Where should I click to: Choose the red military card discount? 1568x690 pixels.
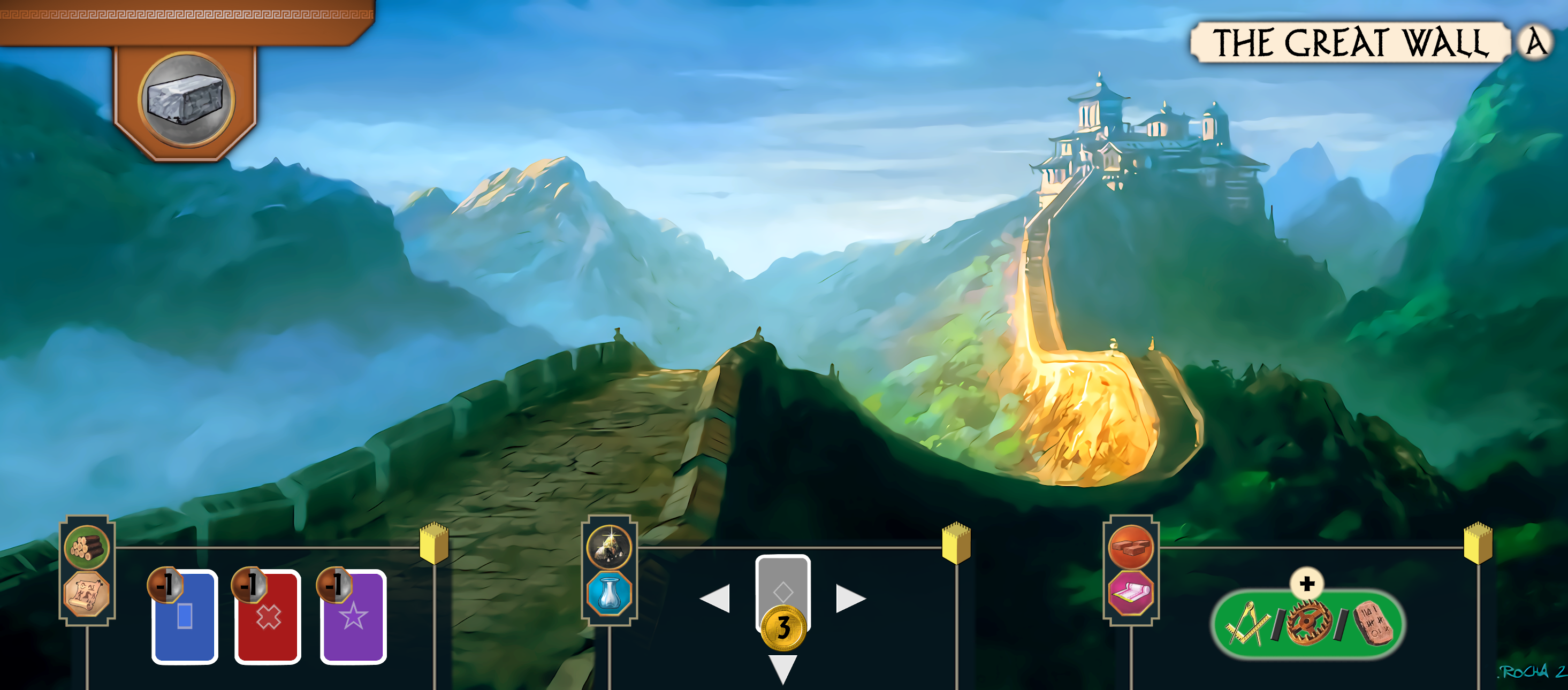(x=268, y=616)
